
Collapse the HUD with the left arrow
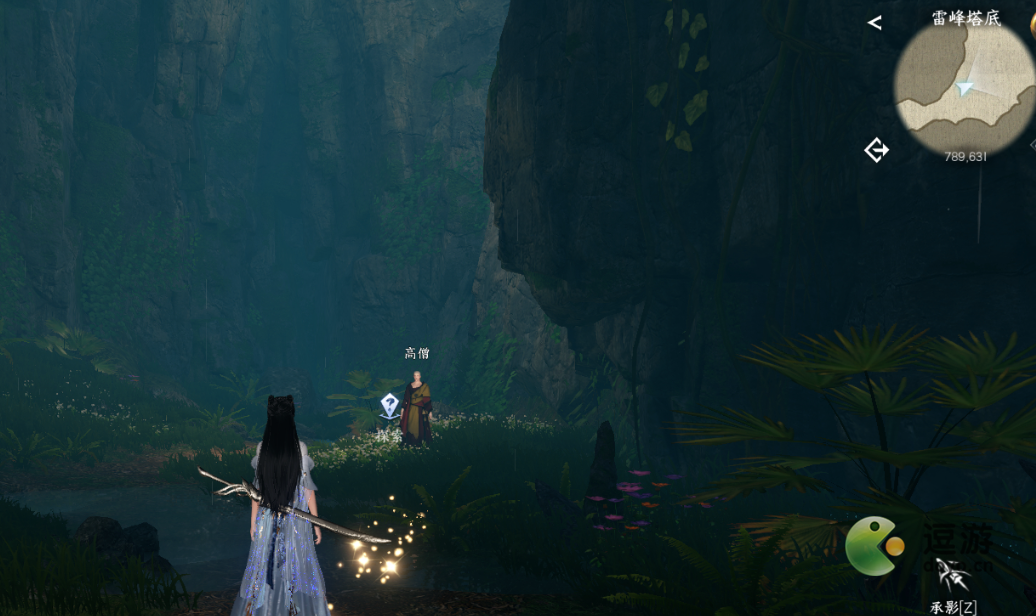[875, 22]
